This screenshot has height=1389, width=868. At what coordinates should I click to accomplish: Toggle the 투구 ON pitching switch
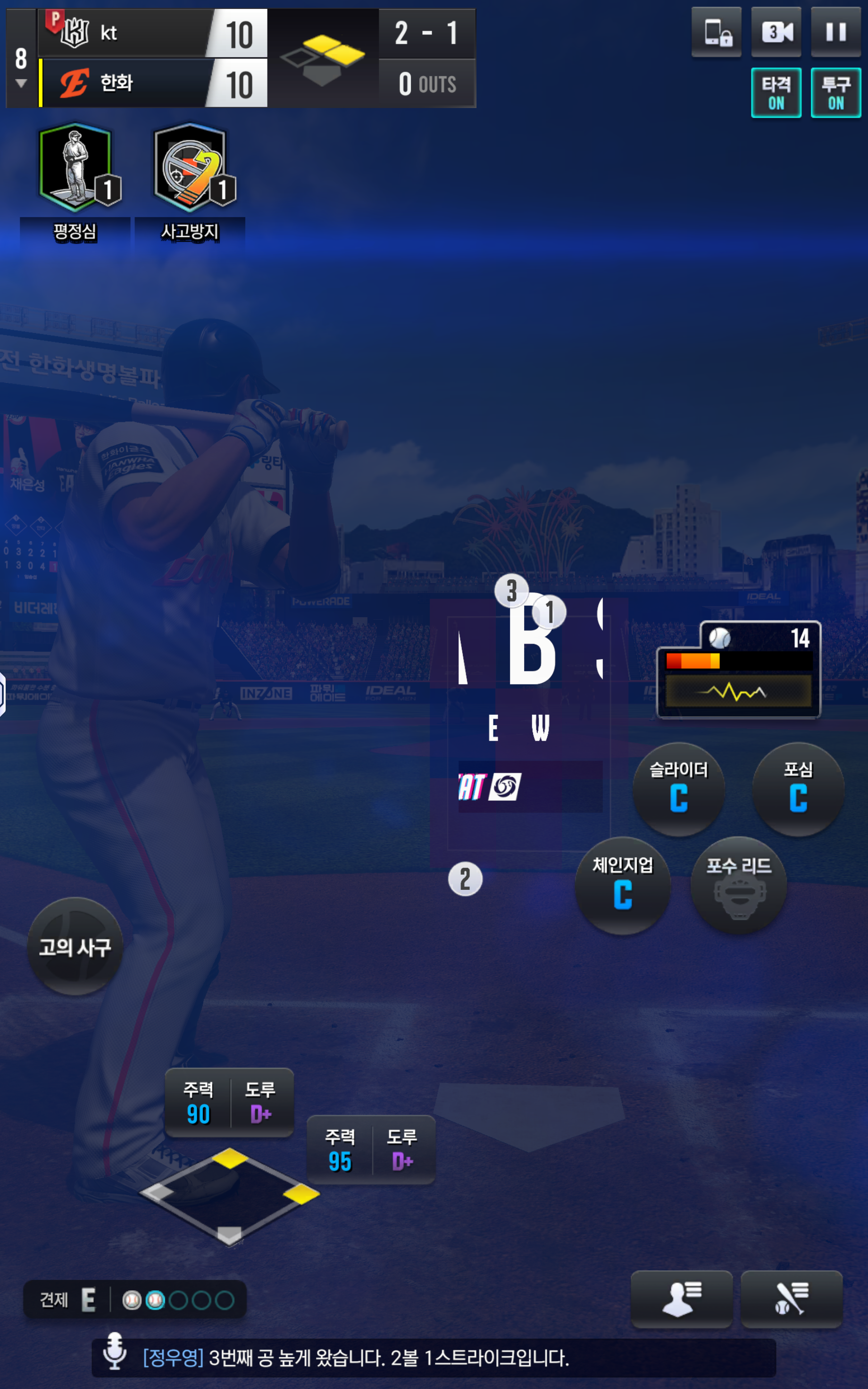coord(835,92)
